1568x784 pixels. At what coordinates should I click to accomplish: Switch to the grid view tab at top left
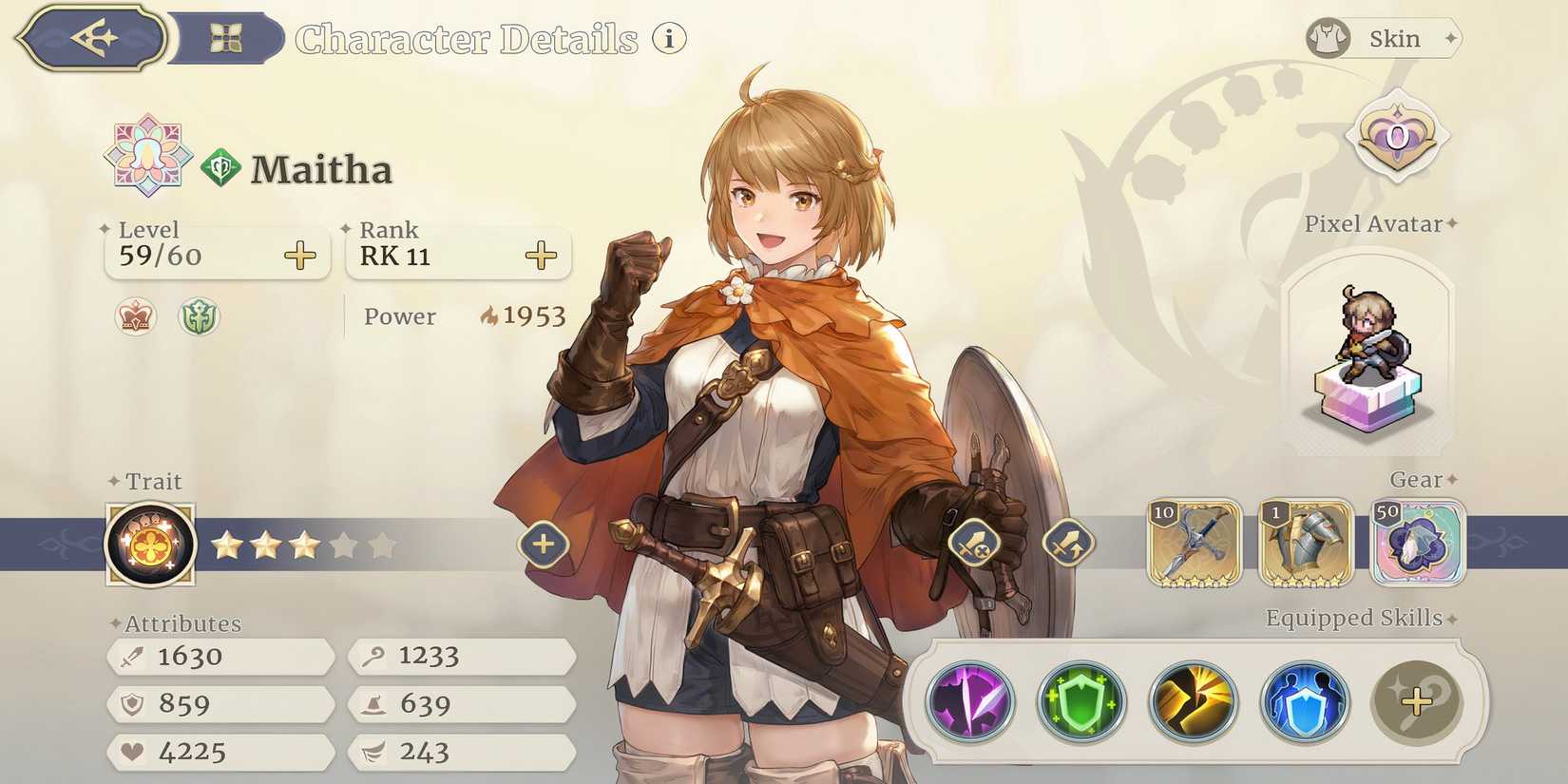pyautogui.click(x=227, y=37)
